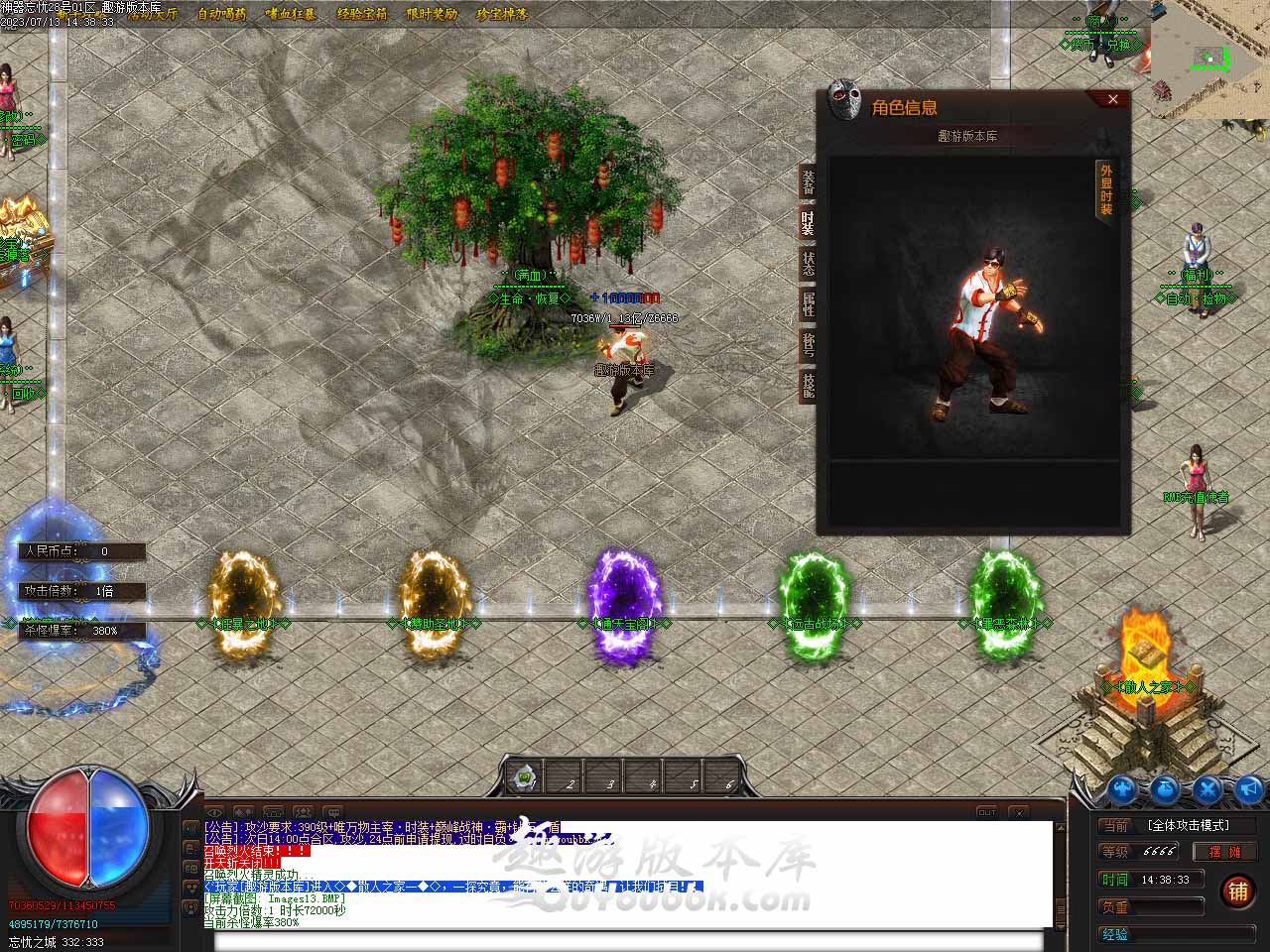Open the 状态 status tab
Viewport: 1270px width, 952px height.
tap(809, 264)
